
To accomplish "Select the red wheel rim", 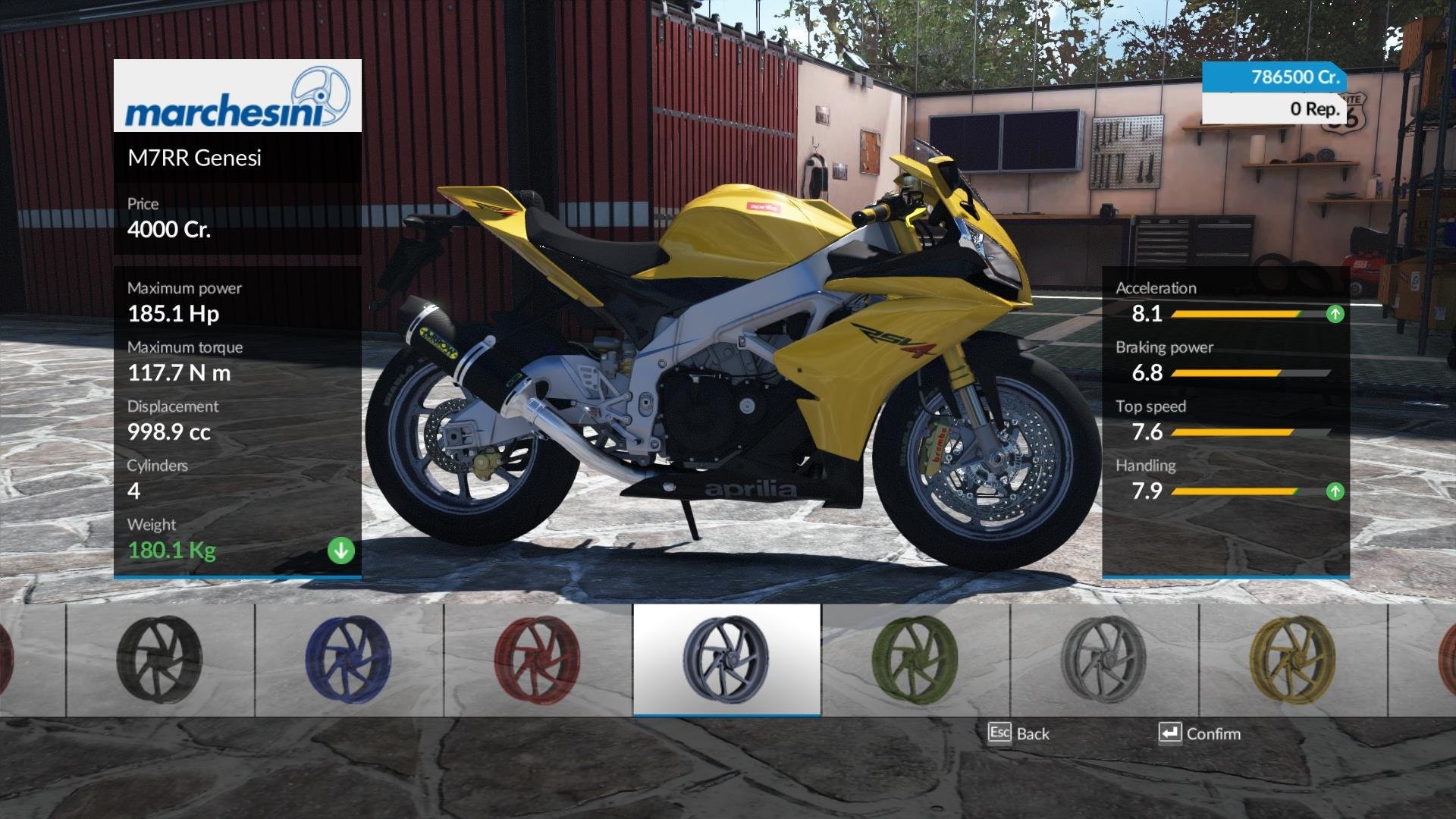I will (x=538, y=660).
